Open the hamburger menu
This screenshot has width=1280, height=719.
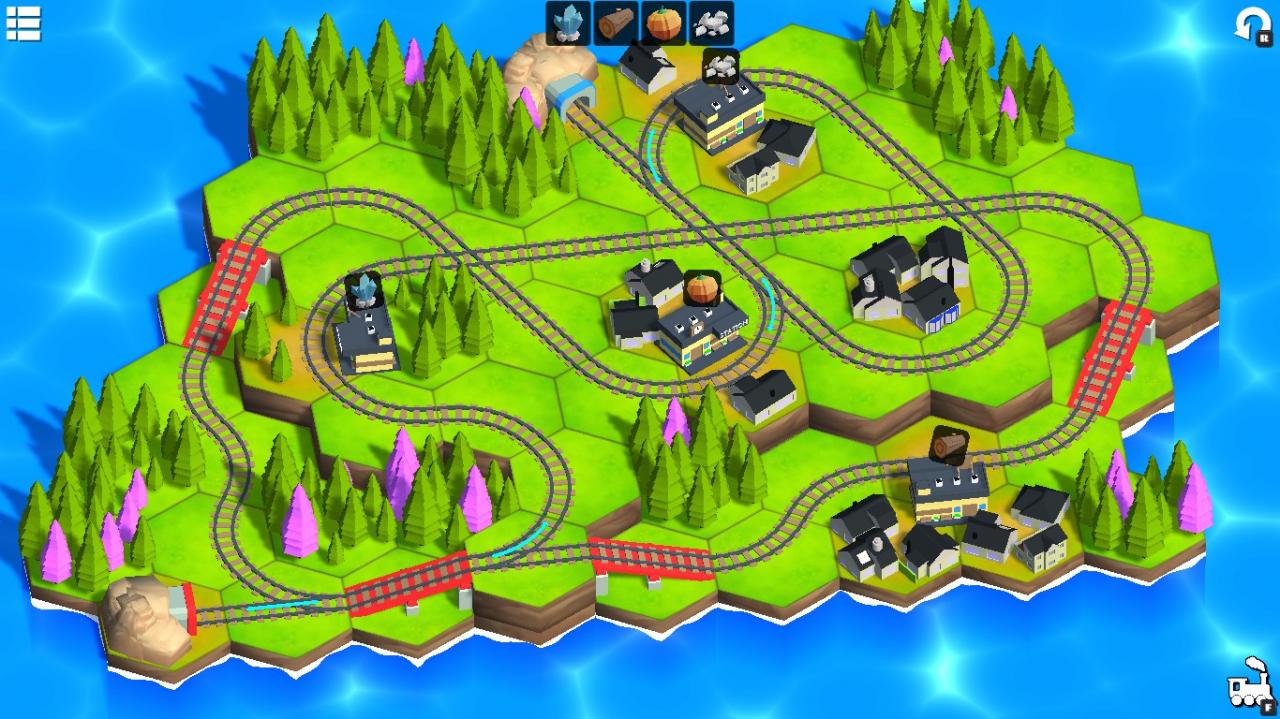23,23
